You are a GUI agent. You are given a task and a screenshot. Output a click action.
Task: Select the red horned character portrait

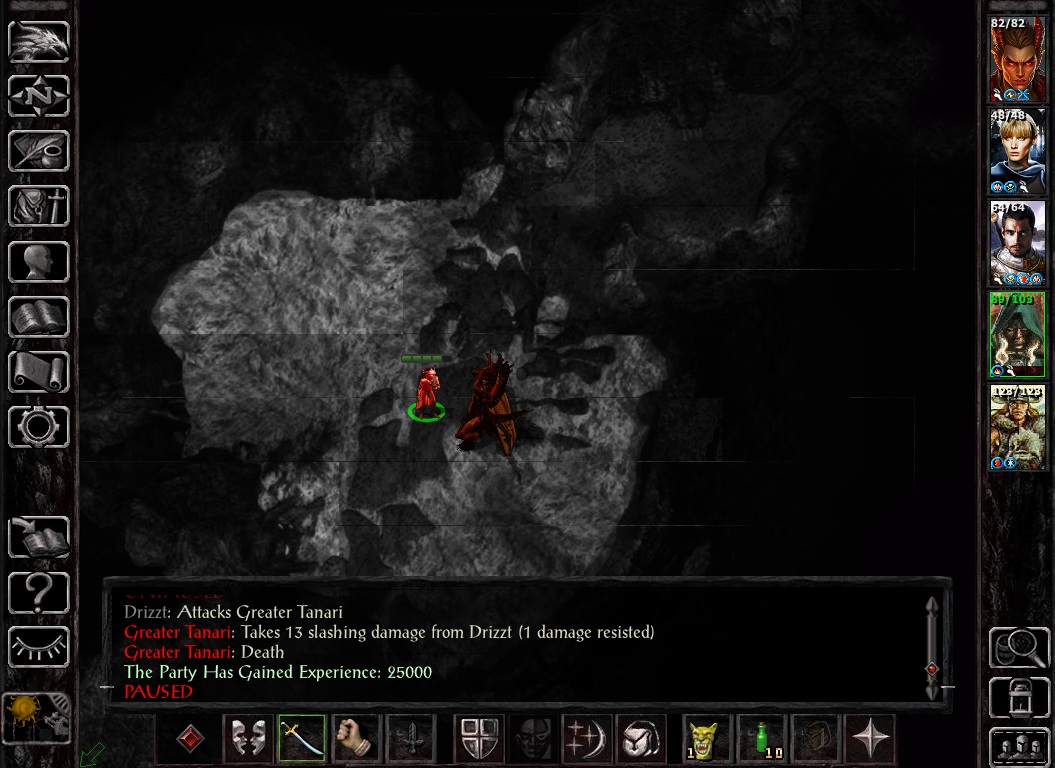tap(1017, 60)
